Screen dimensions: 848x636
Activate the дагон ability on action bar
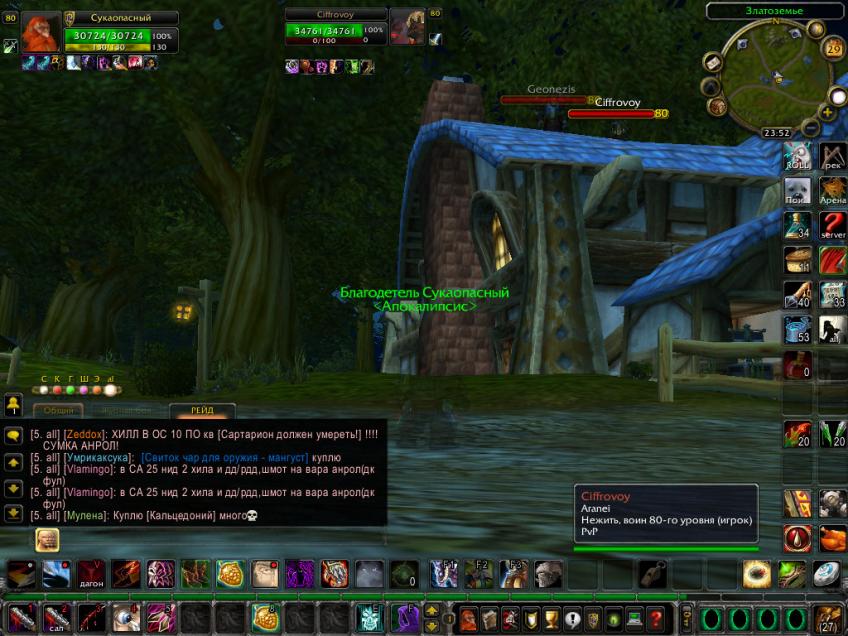(x=92, y=574)
